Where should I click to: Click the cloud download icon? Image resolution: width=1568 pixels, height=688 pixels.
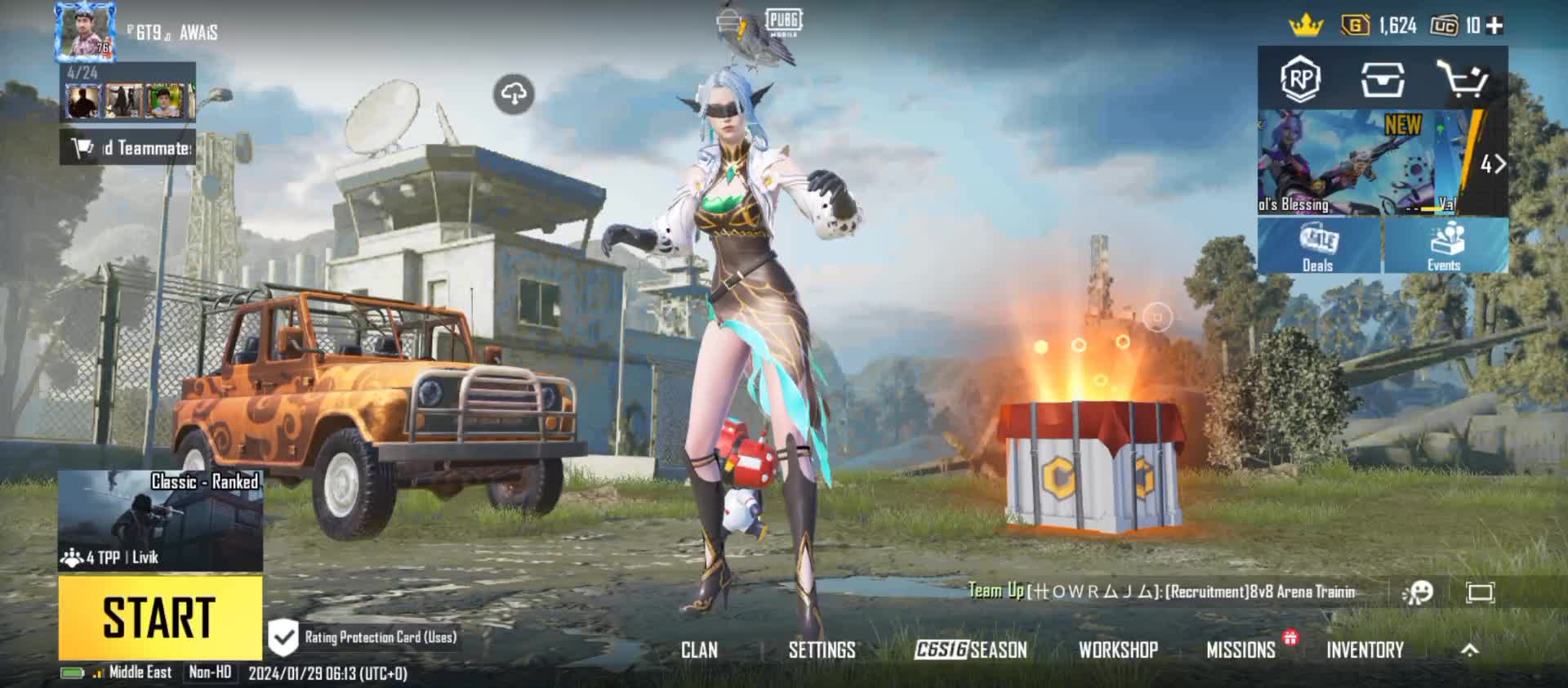(514, 95)
